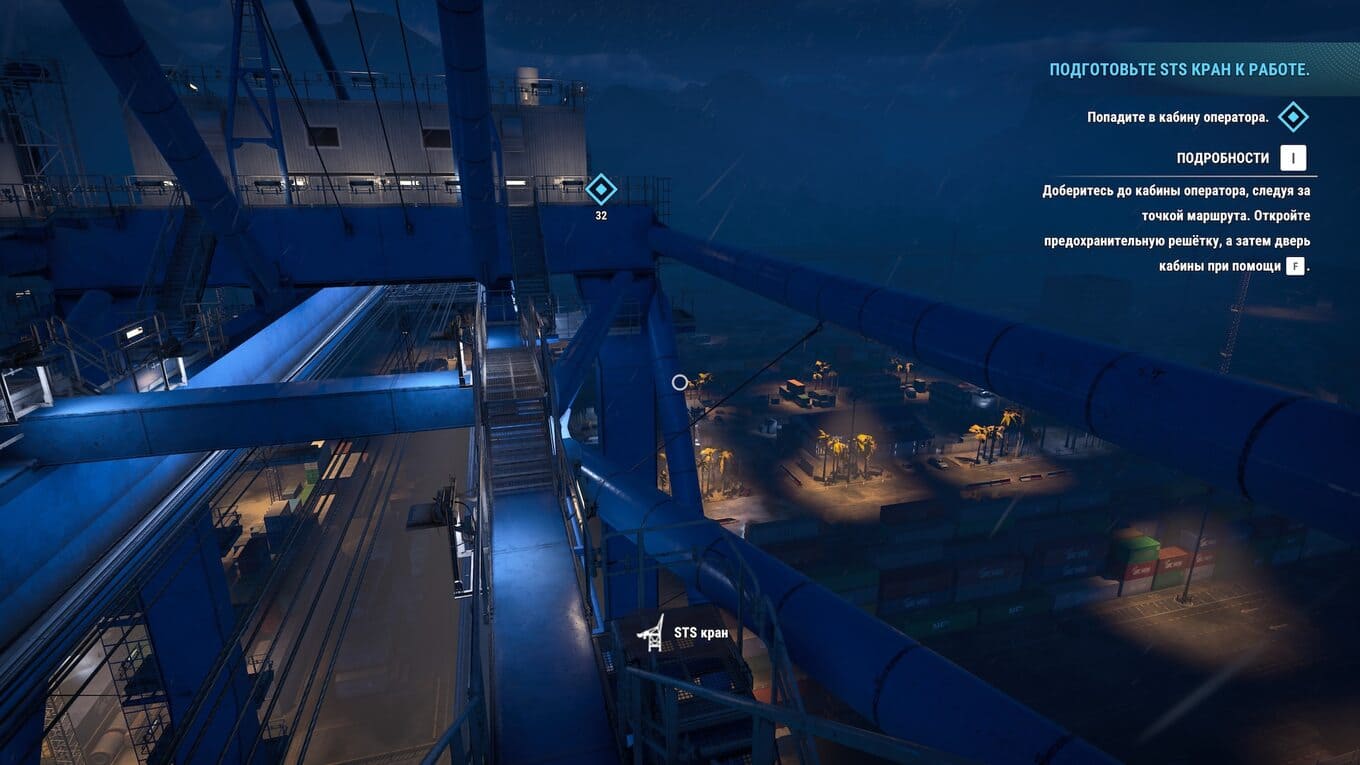Viewport: 1360px width, 765px height.
Task: Select the diamond waypoint marker showing 32
Action: (x=600, y=189)
